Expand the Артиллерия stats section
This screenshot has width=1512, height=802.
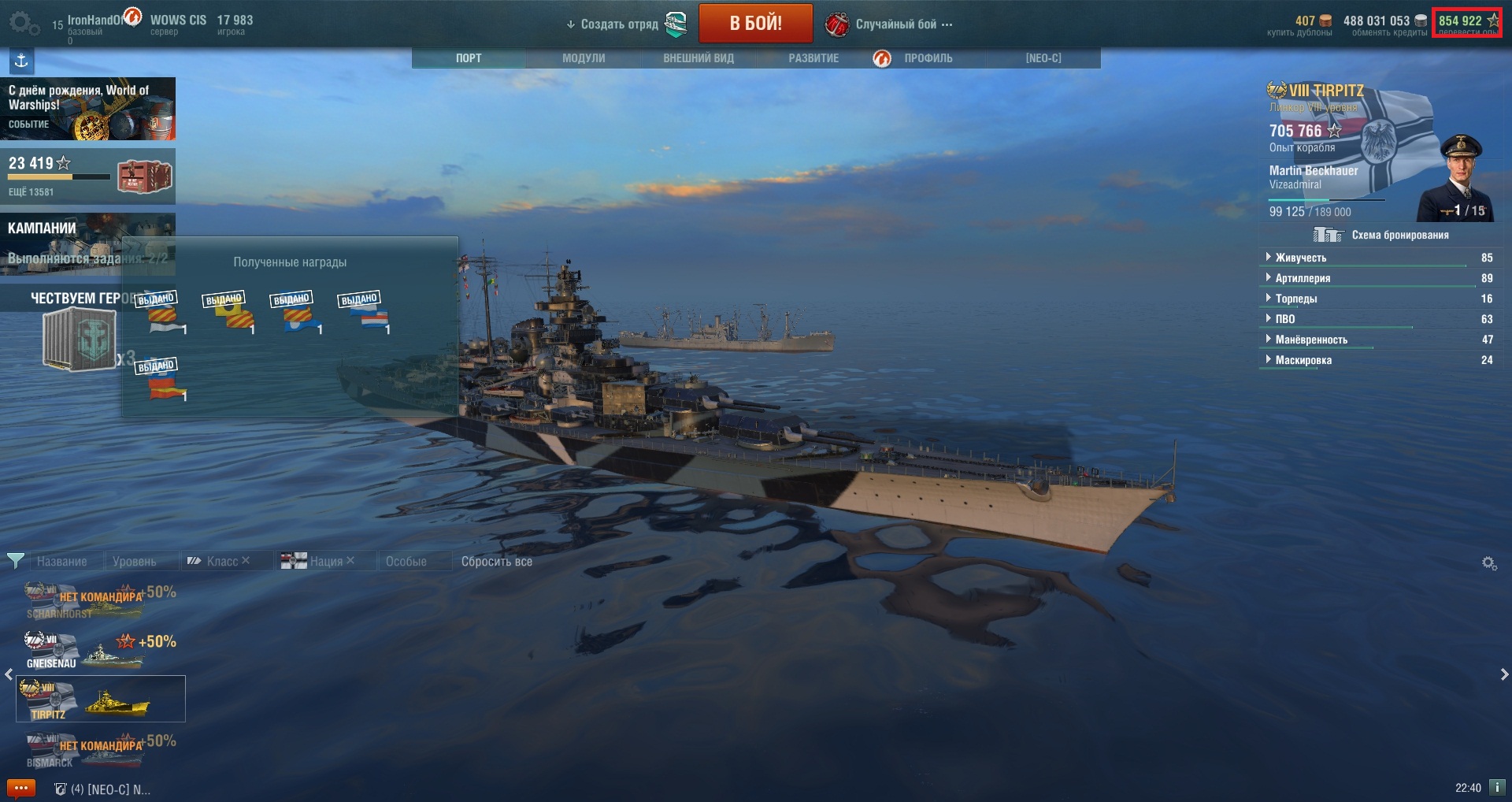(x=1303, y=278)
